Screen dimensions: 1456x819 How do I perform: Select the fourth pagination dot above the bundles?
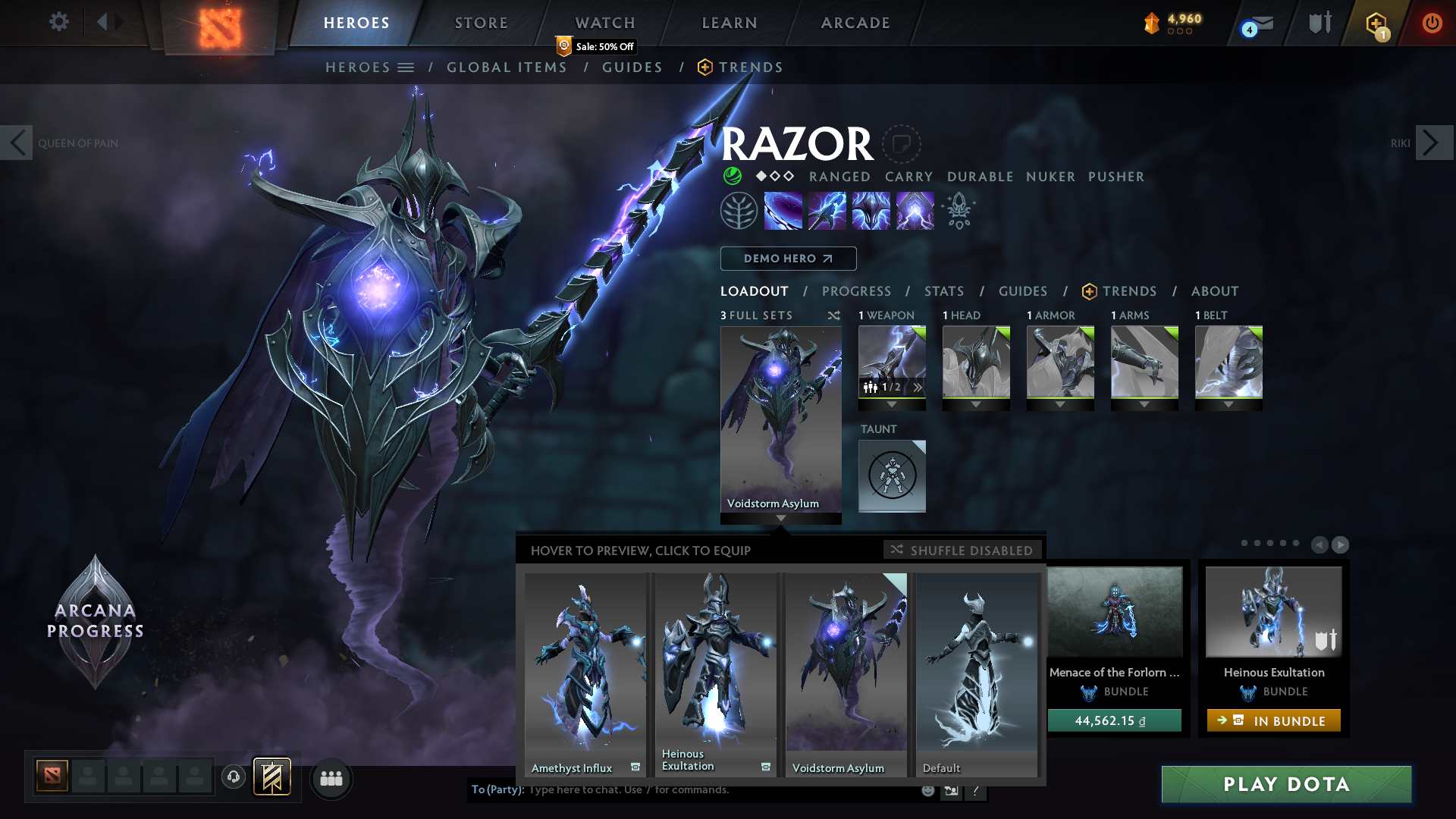(1283, 544)
